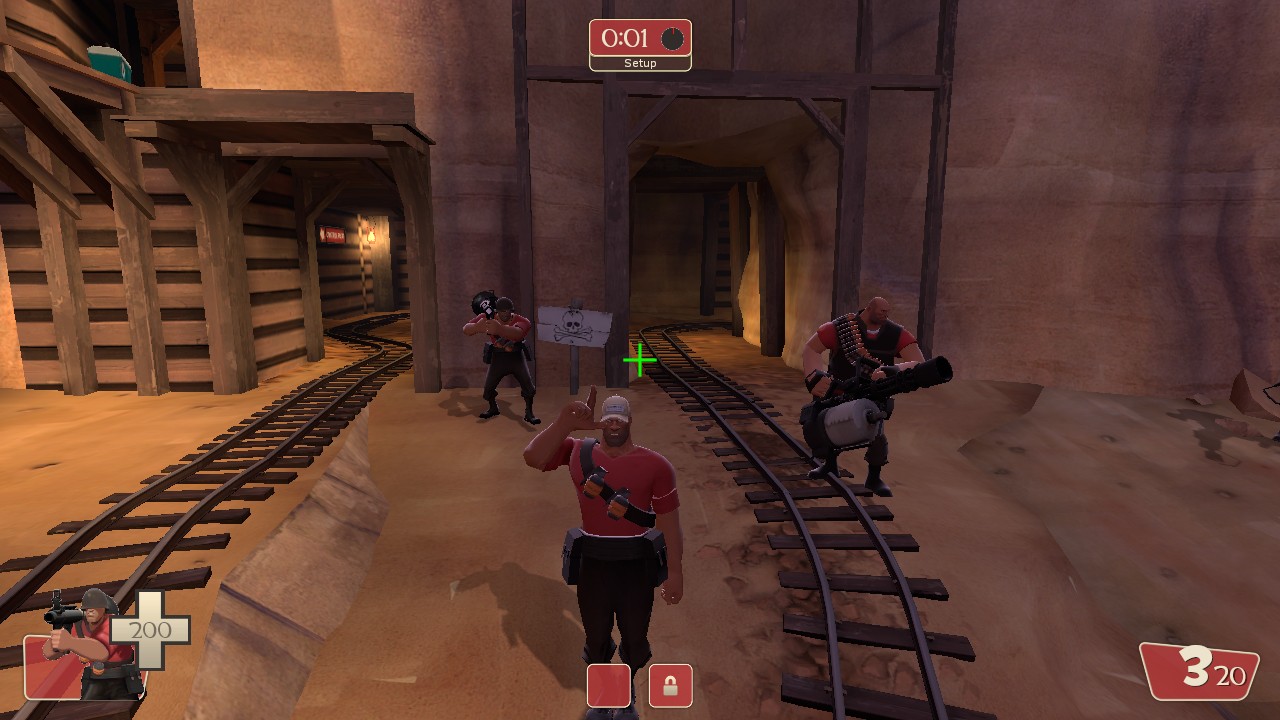Expand the ammo HUD panel bottom right
Viewport: 1280px width, 720px height.
[1198, 670]
